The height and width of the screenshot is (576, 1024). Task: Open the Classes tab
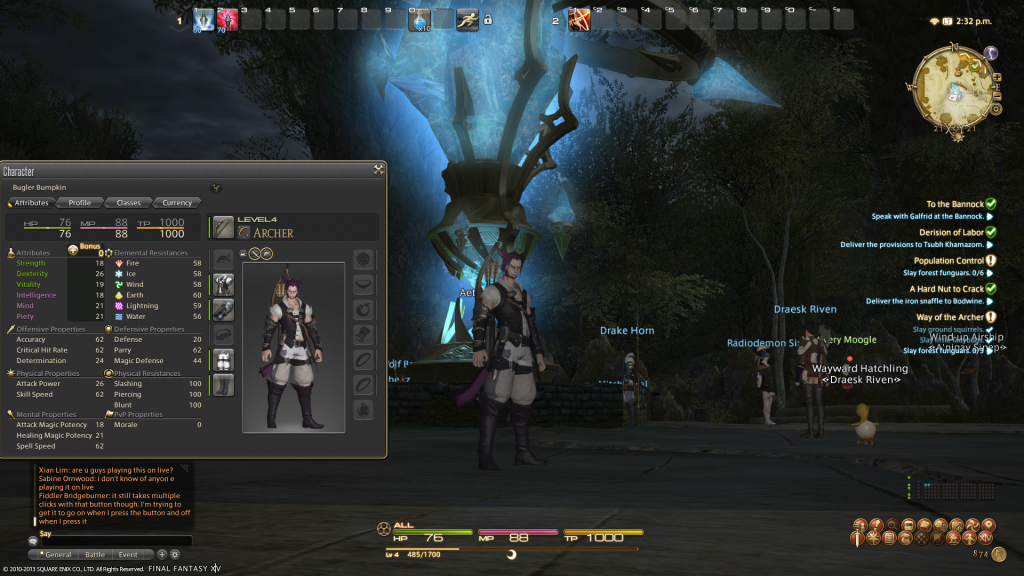click(x=128, y=203)
